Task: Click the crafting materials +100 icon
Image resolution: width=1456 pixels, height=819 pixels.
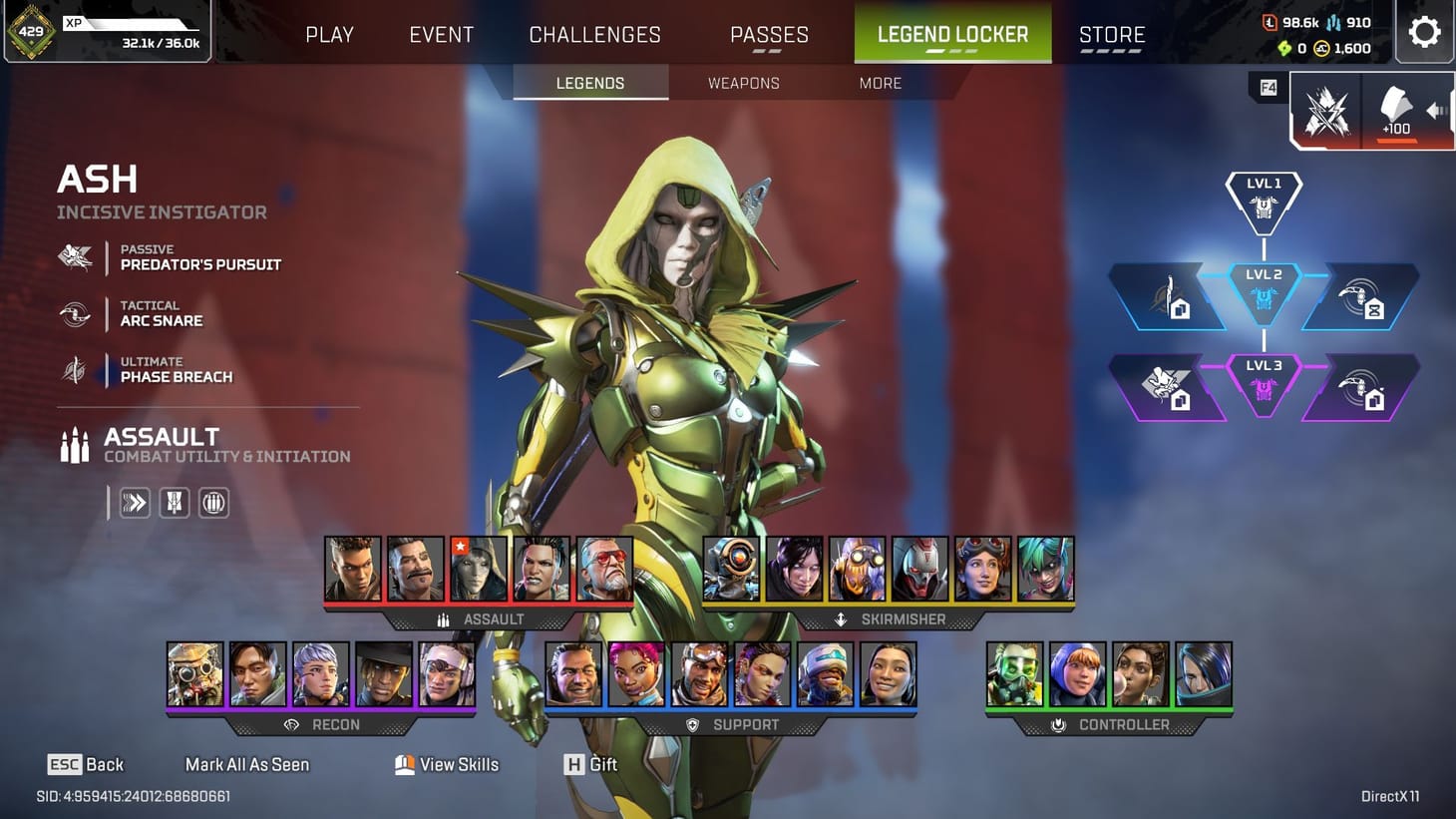Action: (x=1395, y=112)
